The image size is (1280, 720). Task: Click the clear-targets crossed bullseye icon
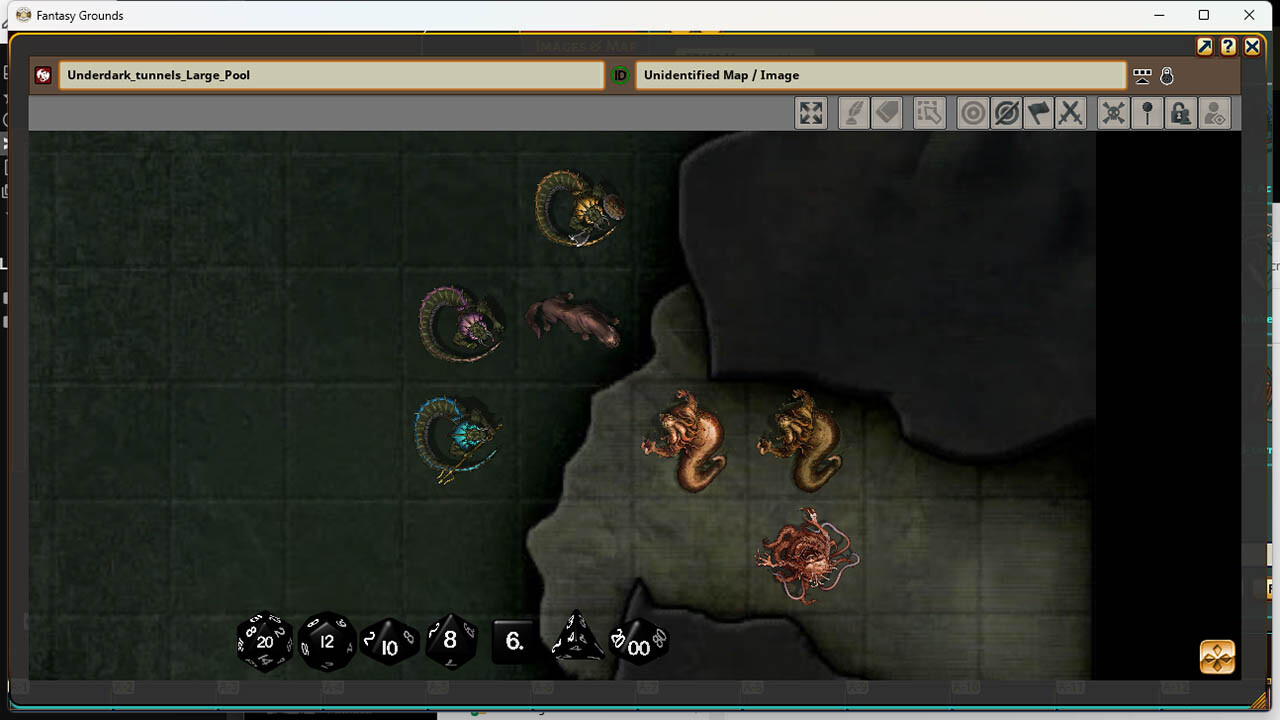pos(1004,113)
